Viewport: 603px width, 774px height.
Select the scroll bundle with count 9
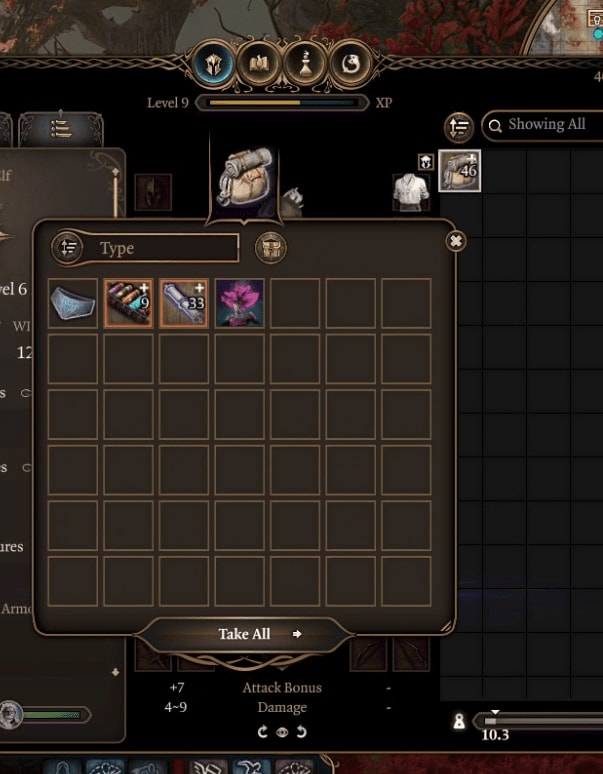(129, 303)
